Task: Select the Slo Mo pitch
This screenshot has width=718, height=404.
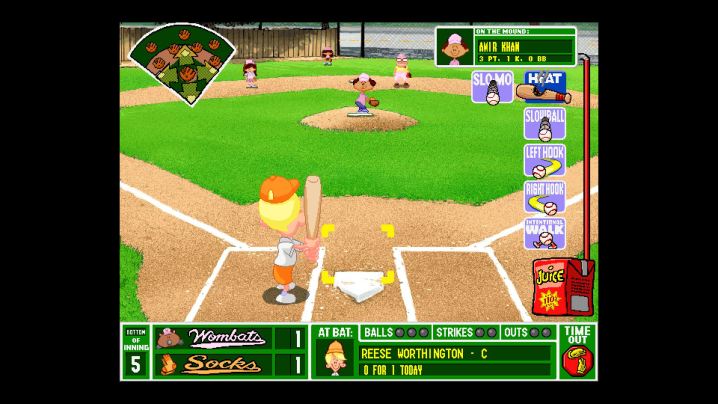Action: tap(492, 87)
